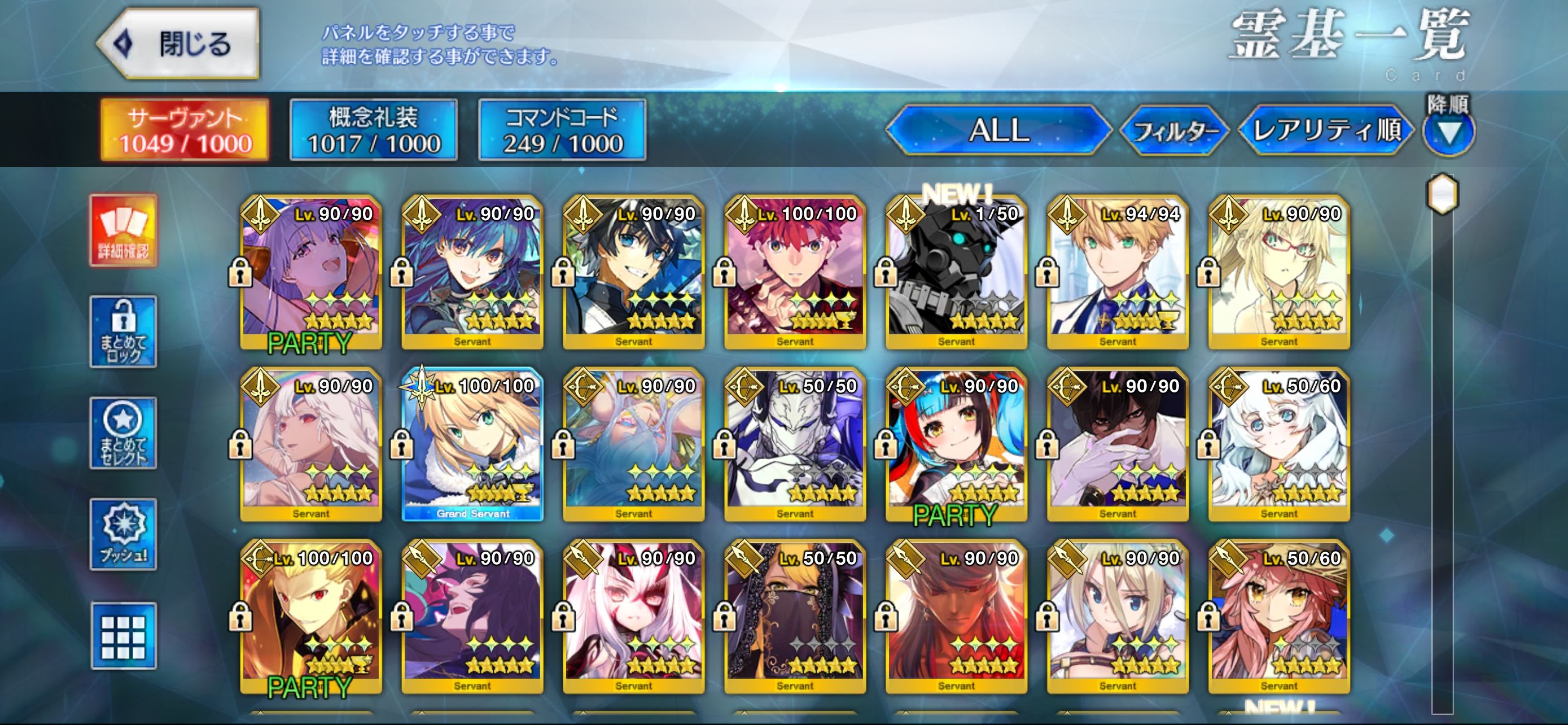Choose the red-haired Lv.100 Saber card

tap(795, 272)
